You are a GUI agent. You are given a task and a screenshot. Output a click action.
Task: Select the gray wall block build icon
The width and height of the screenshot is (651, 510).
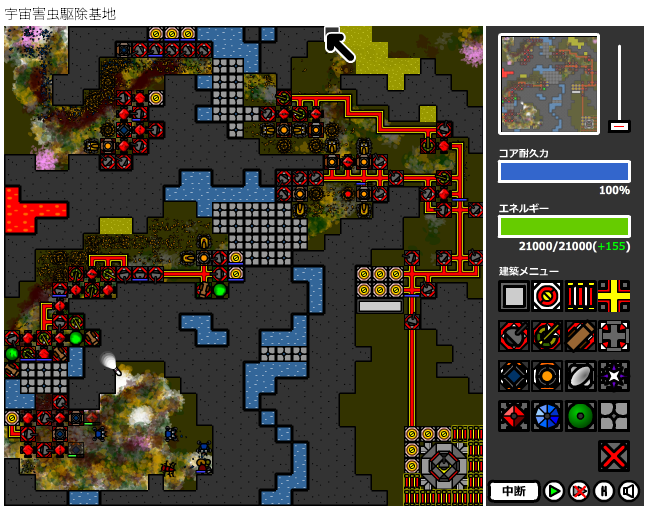tap(514, 296)
